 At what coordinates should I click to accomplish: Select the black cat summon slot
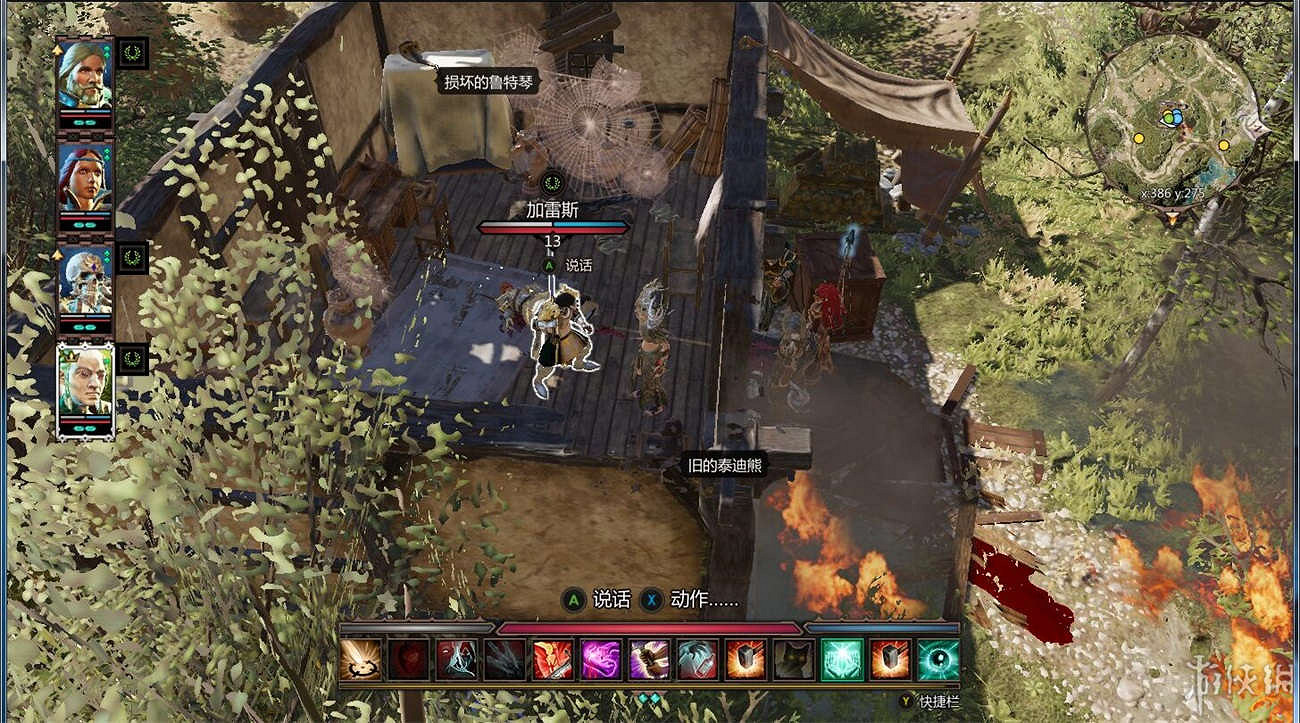[793, 660]
